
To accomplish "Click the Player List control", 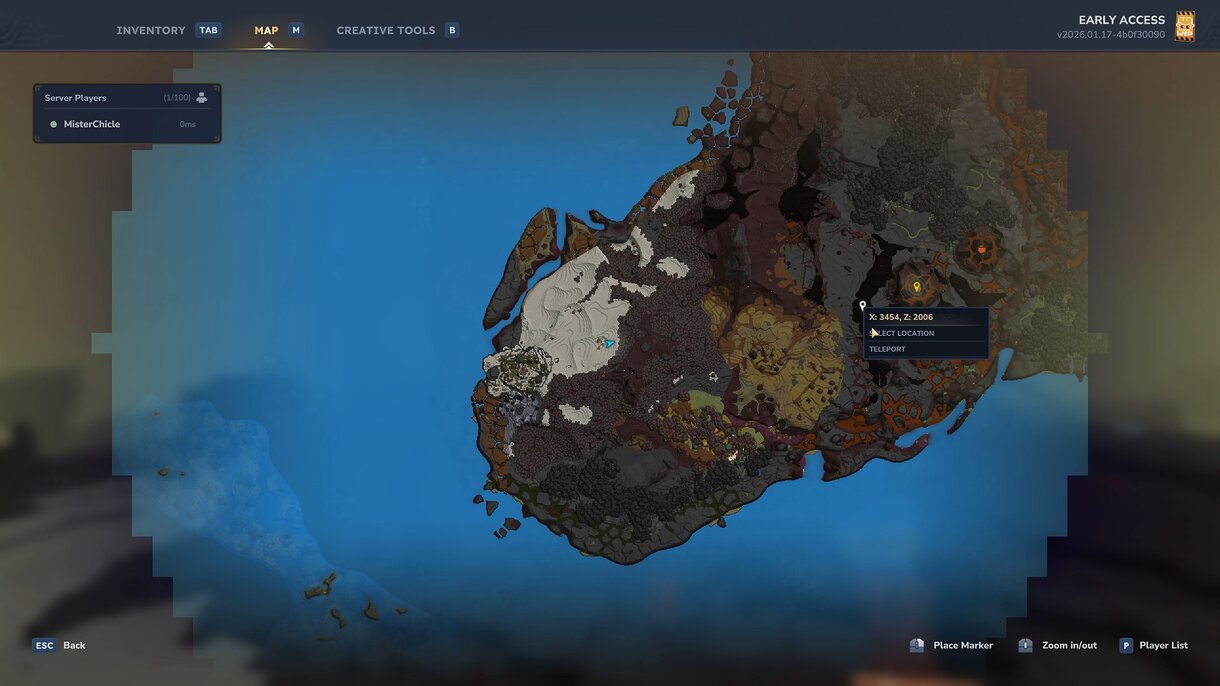I will 1153,645.
